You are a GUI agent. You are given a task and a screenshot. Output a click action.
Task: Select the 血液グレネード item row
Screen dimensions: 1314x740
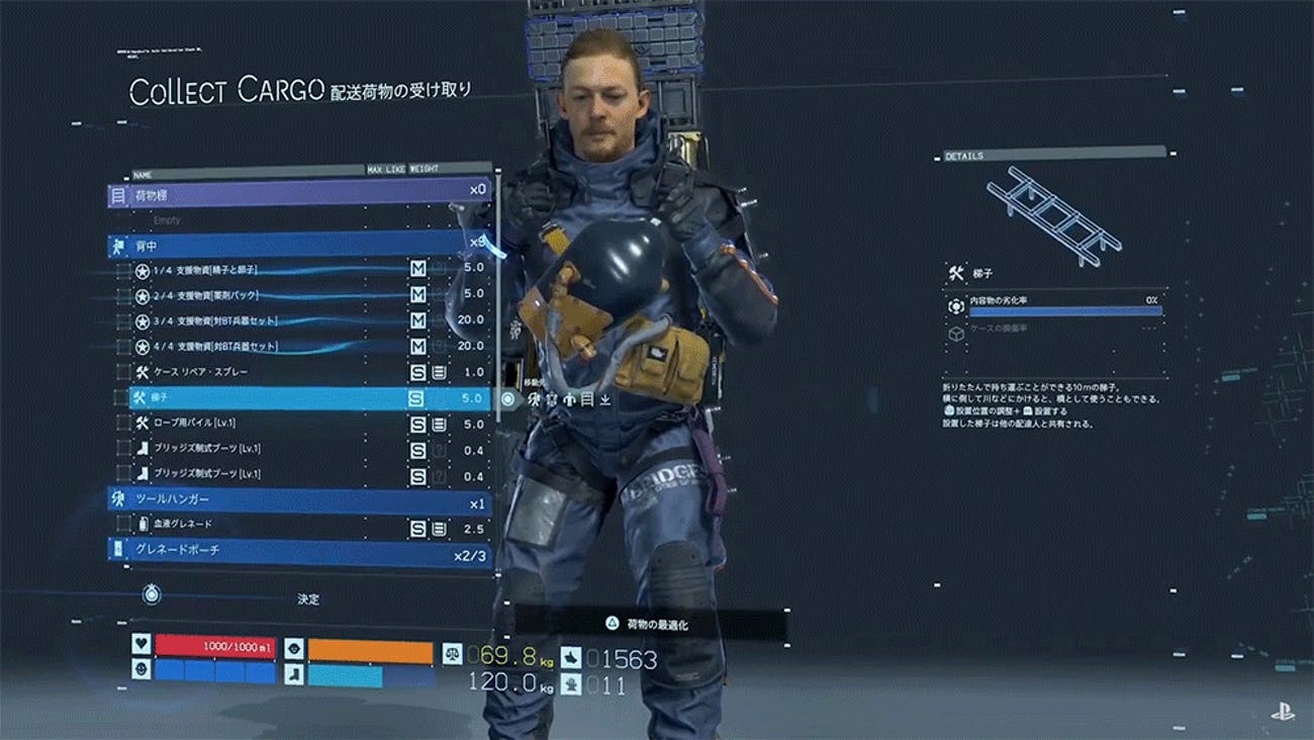[300, 525]
